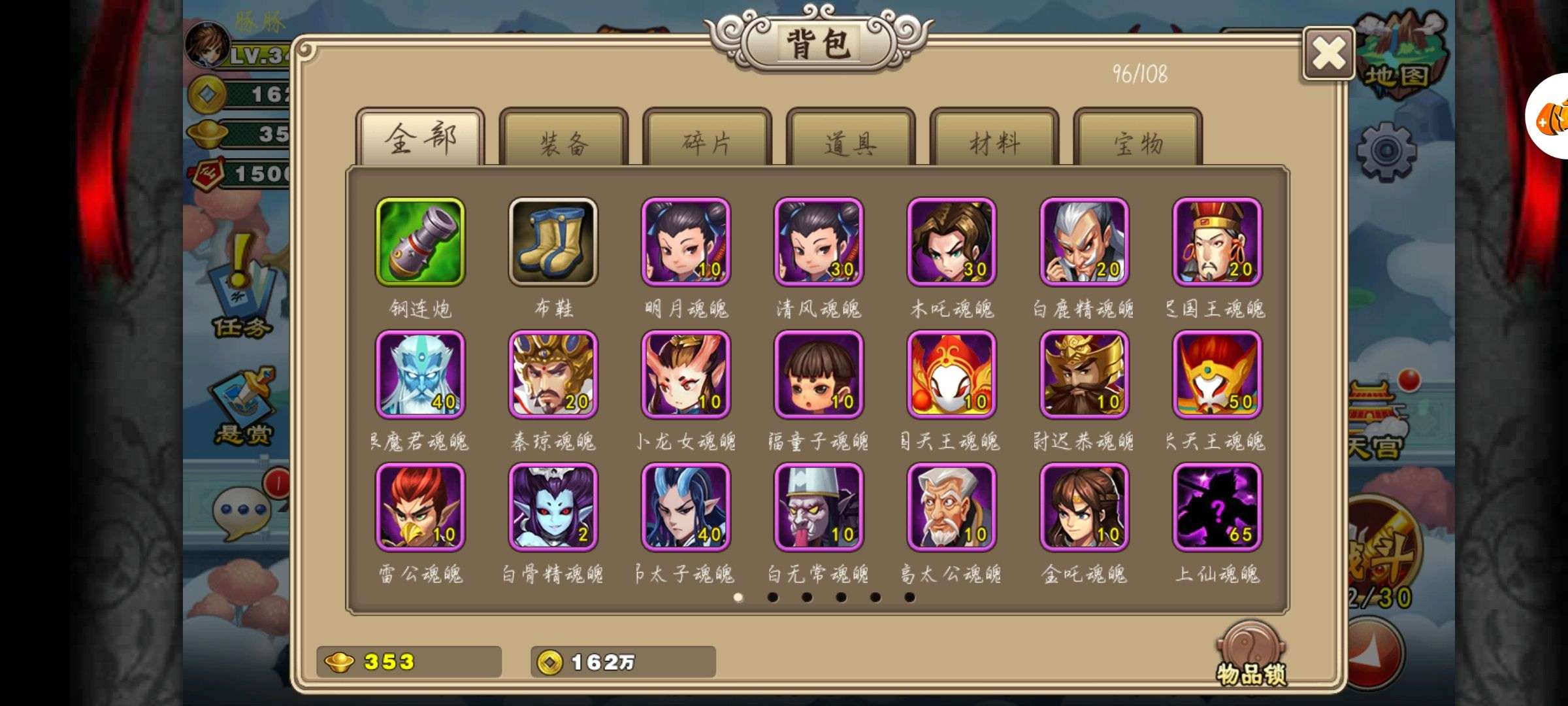Open the settings gear icon
1568x706 pixels.
[x=1386, y=151]
